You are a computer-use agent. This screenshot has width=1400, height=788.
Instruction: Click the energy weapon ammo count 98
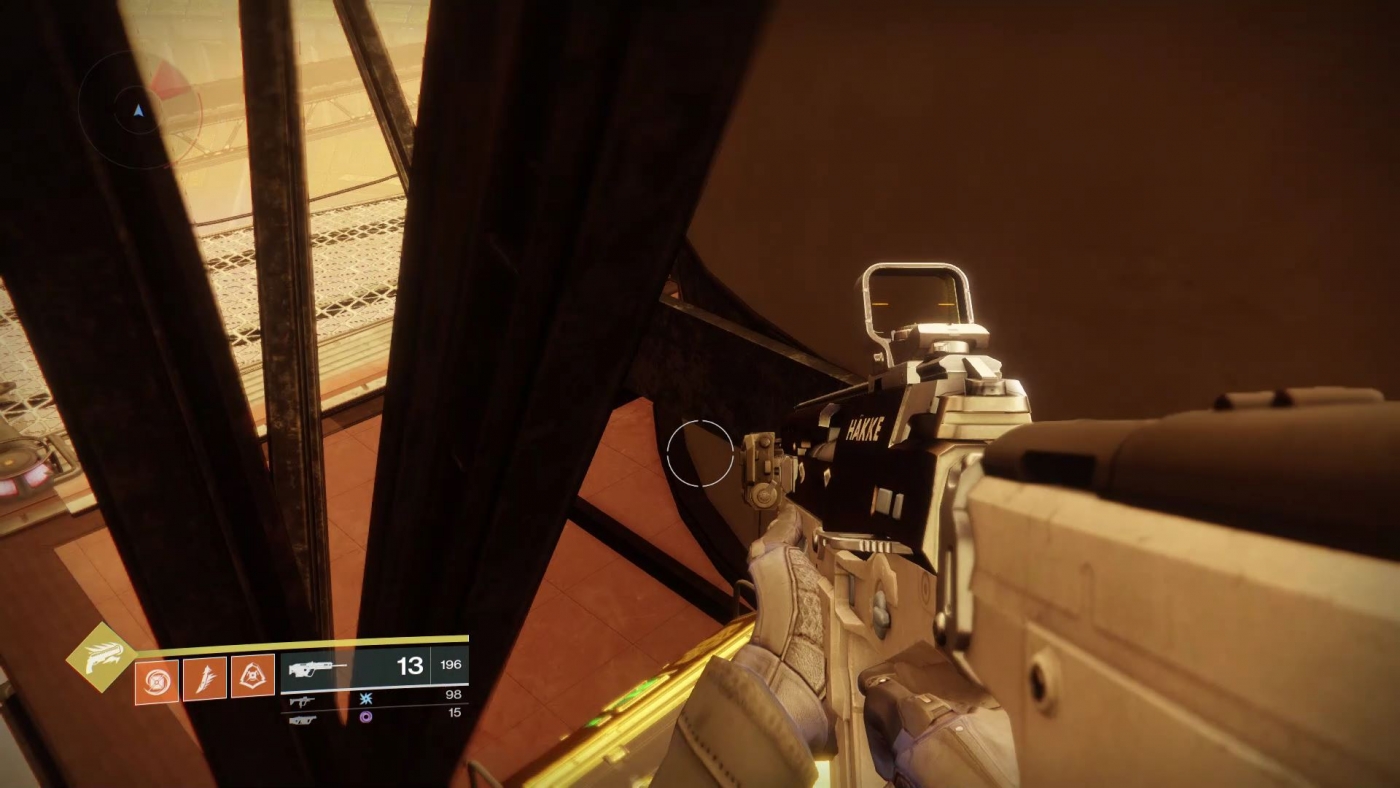[x=455, y=694]
